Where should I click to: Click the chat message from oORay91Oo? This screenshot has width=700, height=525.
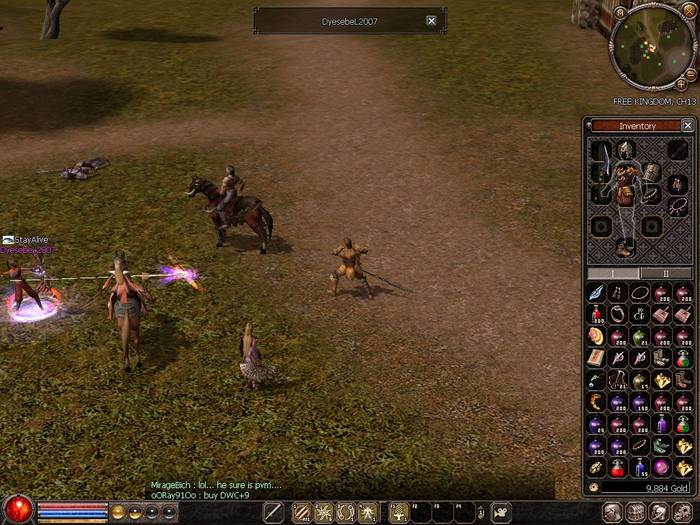tap(200, 495)
